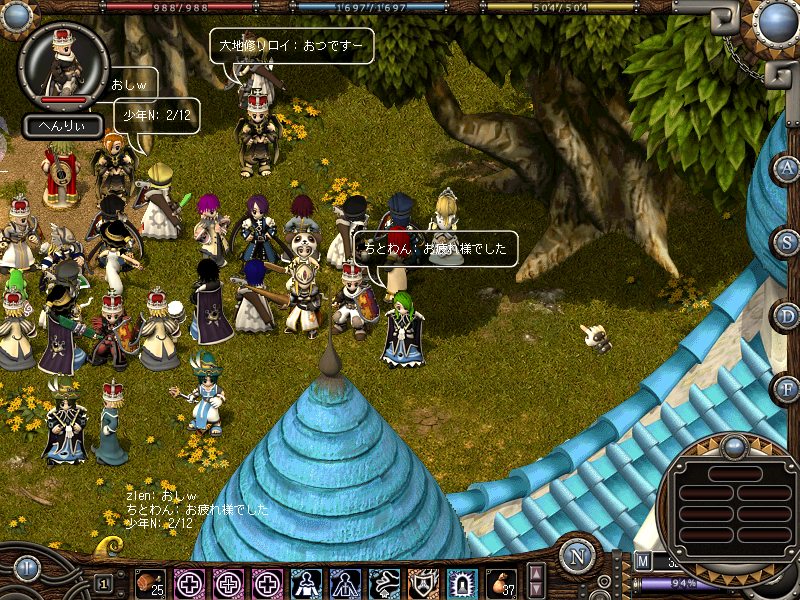Viewport: 800px width, 600px height.
Task: Open the top-left blue orb menu
Action: (17, 15)
